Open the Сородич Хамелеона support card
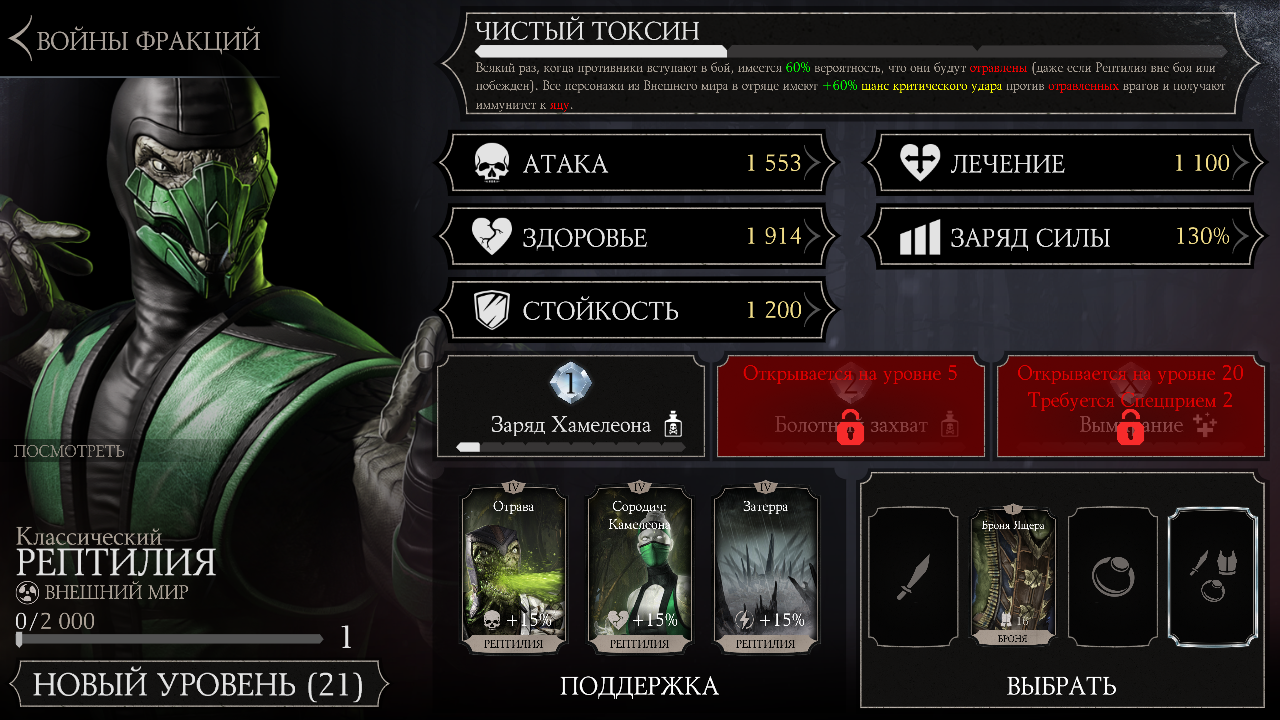 click(x=639, y=570)
